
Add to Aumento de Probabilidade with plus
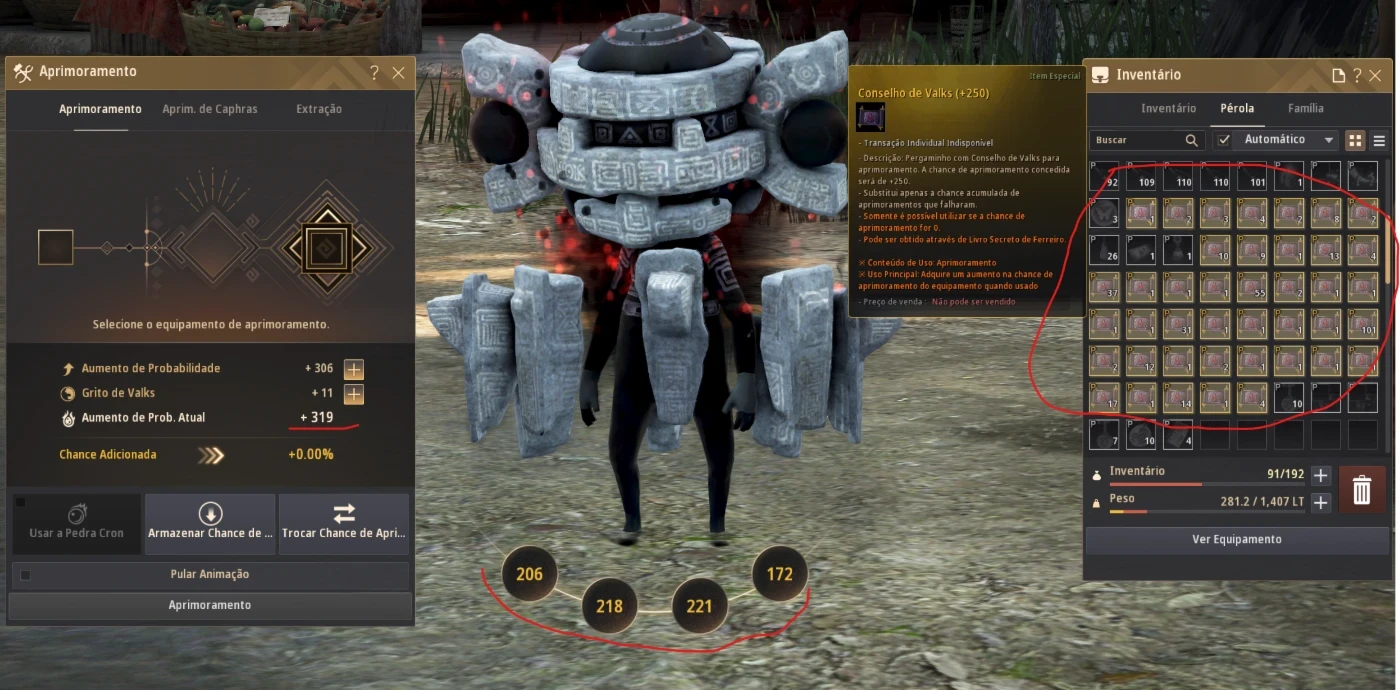click(x=353, y=369)
